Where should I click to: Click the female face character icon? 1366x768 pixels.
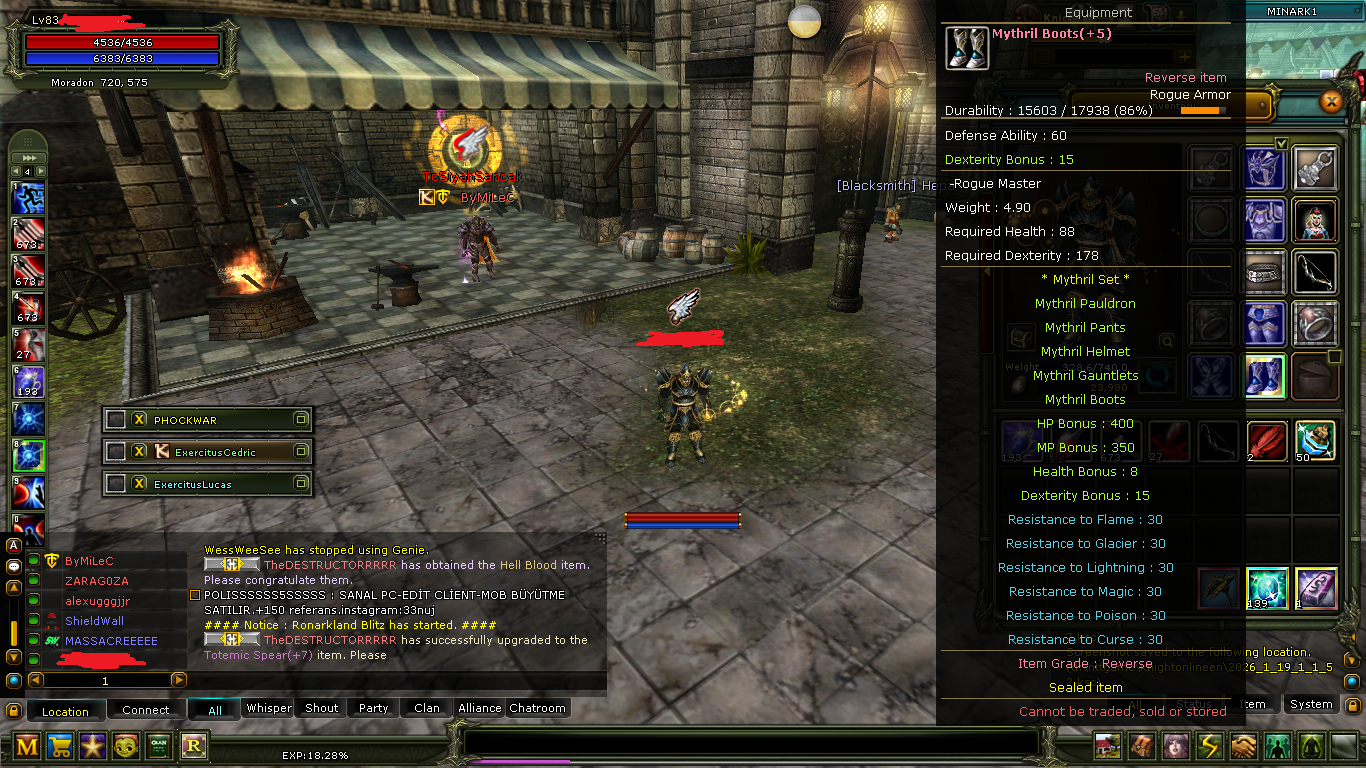coord(1176,746)
